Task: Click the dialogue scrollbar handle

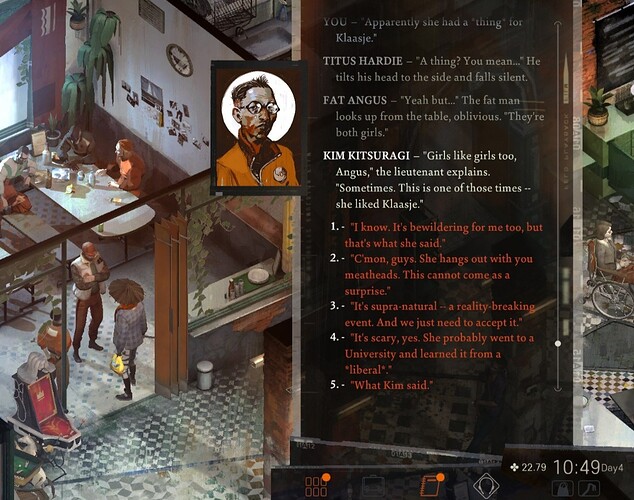Action: [558, 343]
